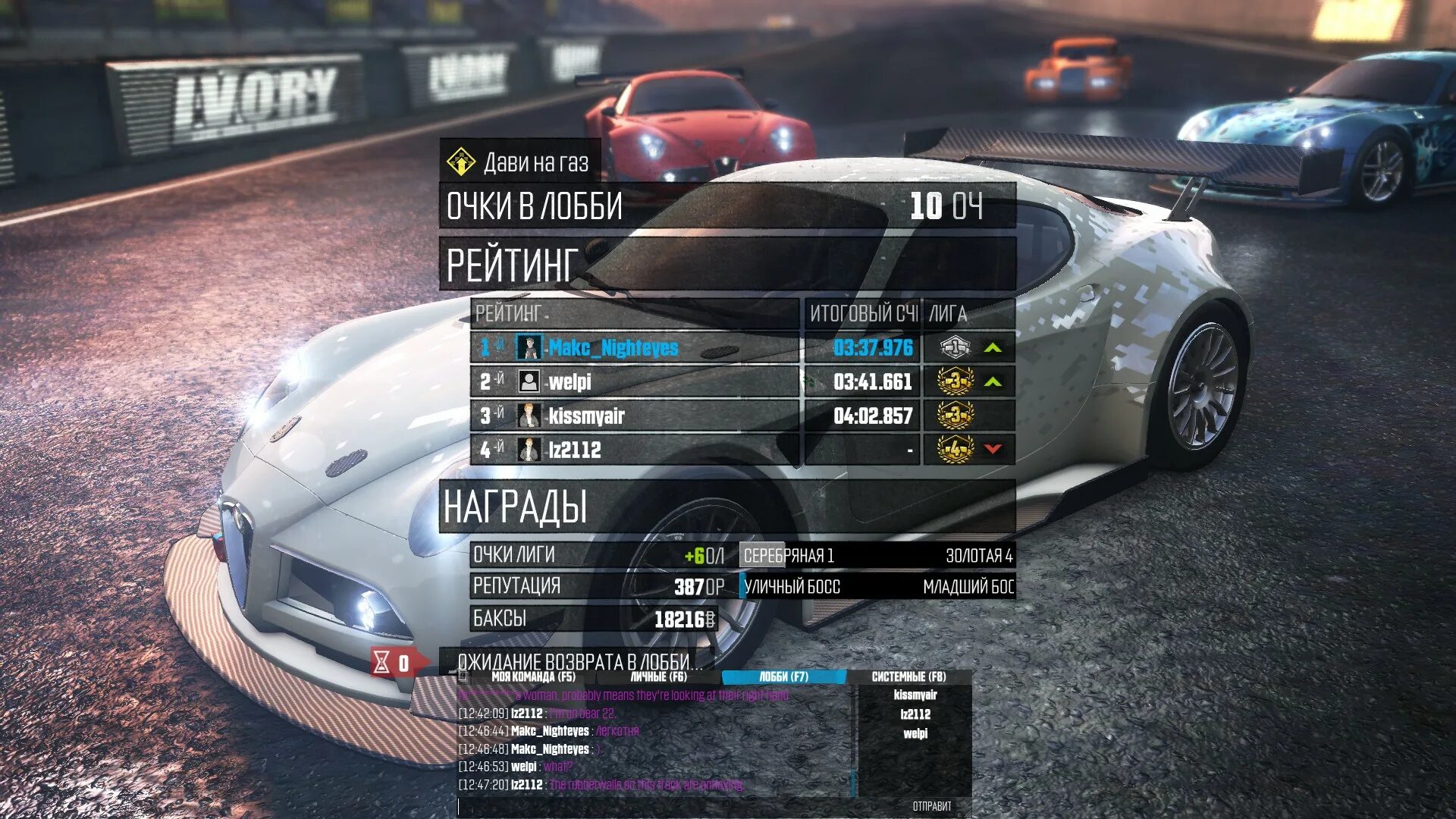The image size is (1456, 819).
Task: Click the small chat window toggle icon
Action: [x=464, y=676]
